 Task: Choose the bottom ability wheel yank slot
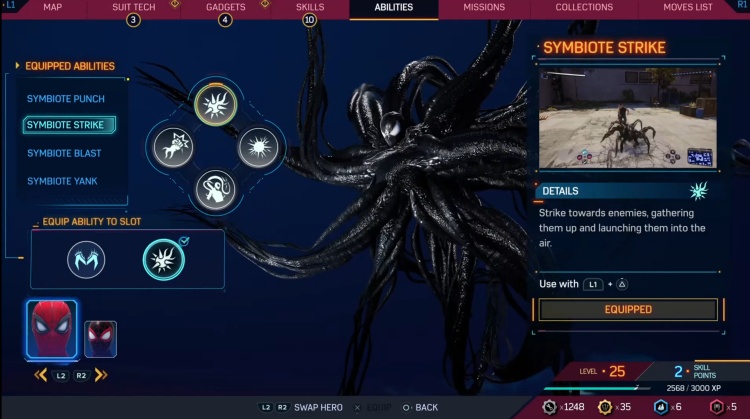point(214,189)
